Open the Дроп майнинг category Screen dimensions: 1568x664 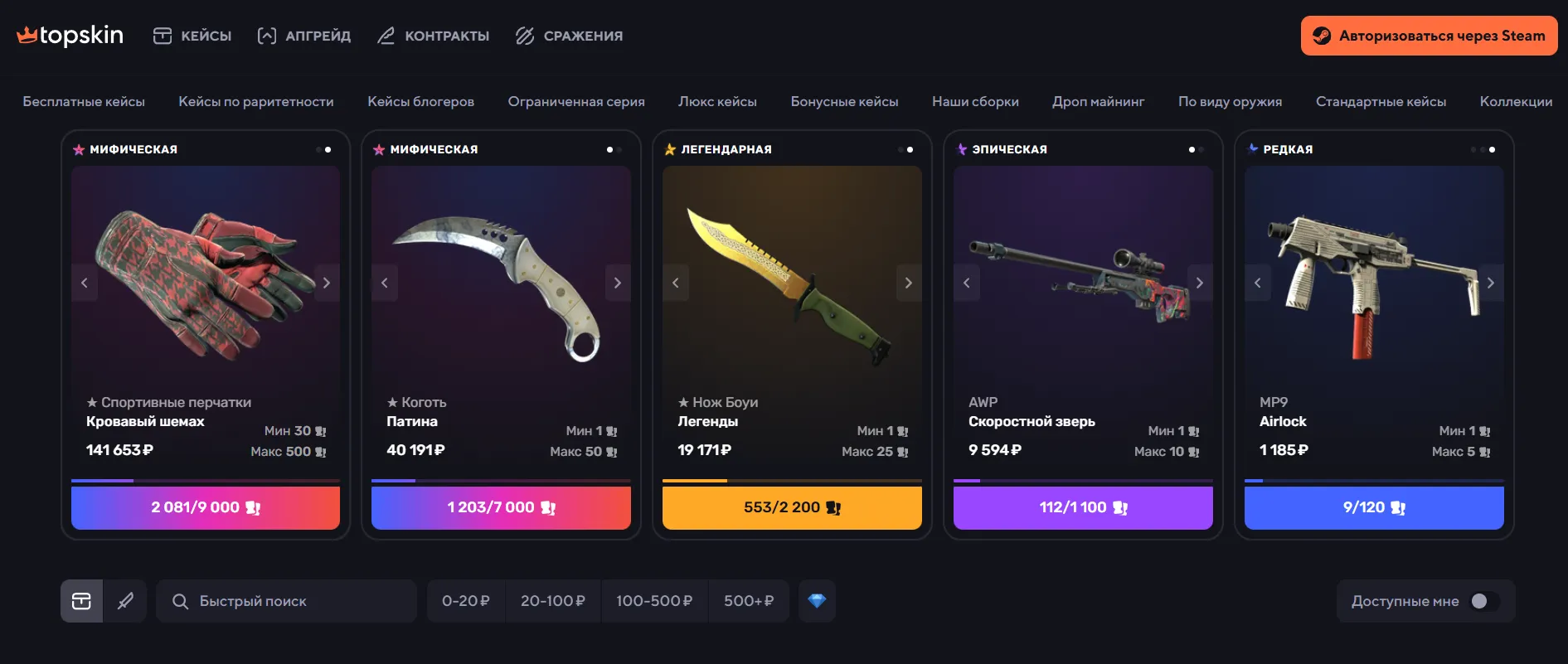[x=1098, y=101]
